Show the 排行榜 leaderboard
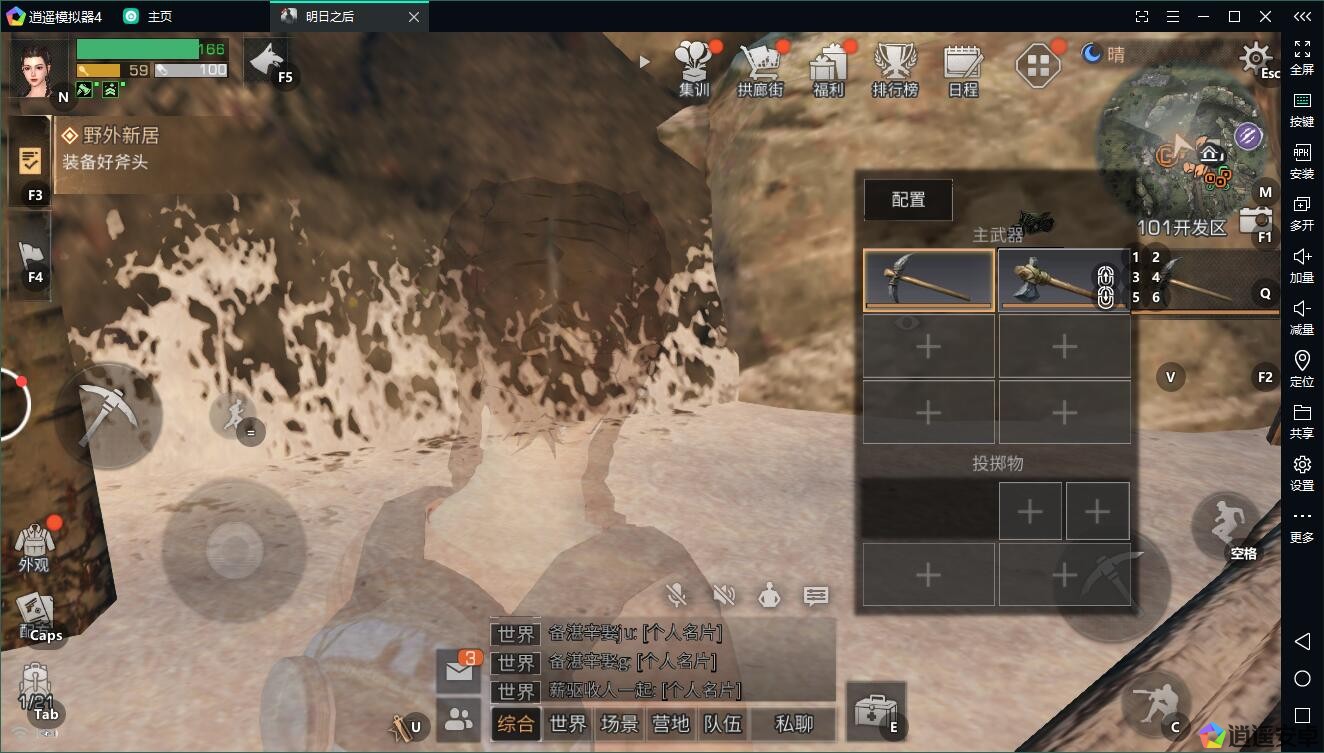Screen dimensions: 1324x753 [894, 68]
